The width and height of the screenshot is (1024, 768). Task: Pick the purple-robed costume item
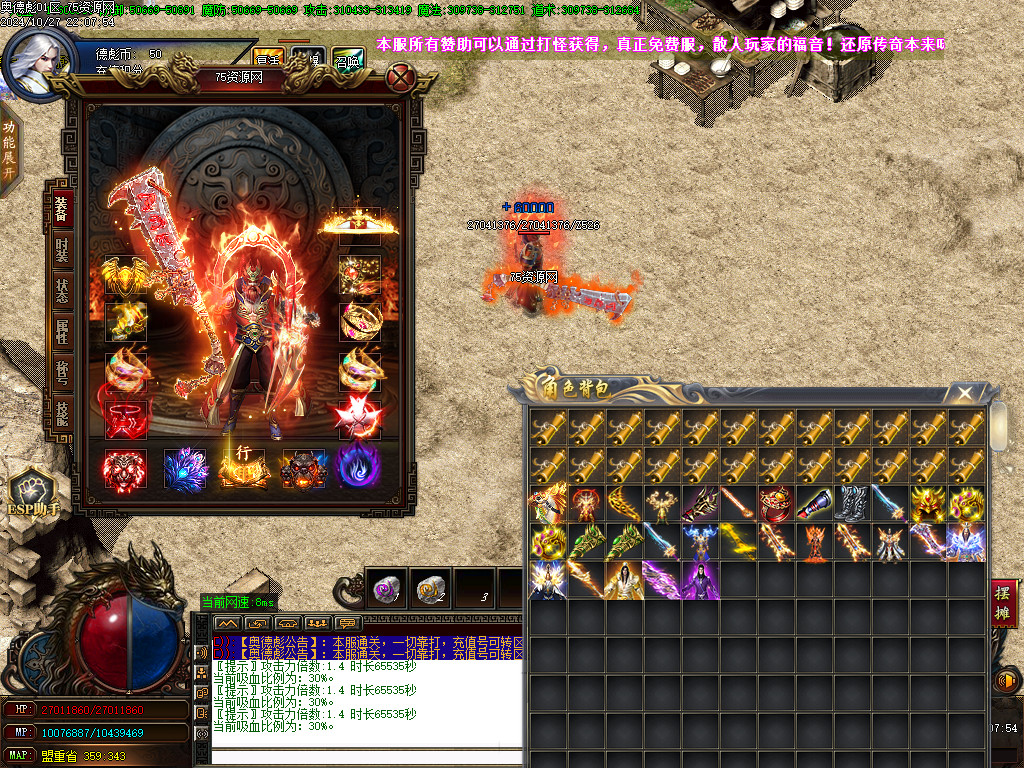[x=699, y=581]
